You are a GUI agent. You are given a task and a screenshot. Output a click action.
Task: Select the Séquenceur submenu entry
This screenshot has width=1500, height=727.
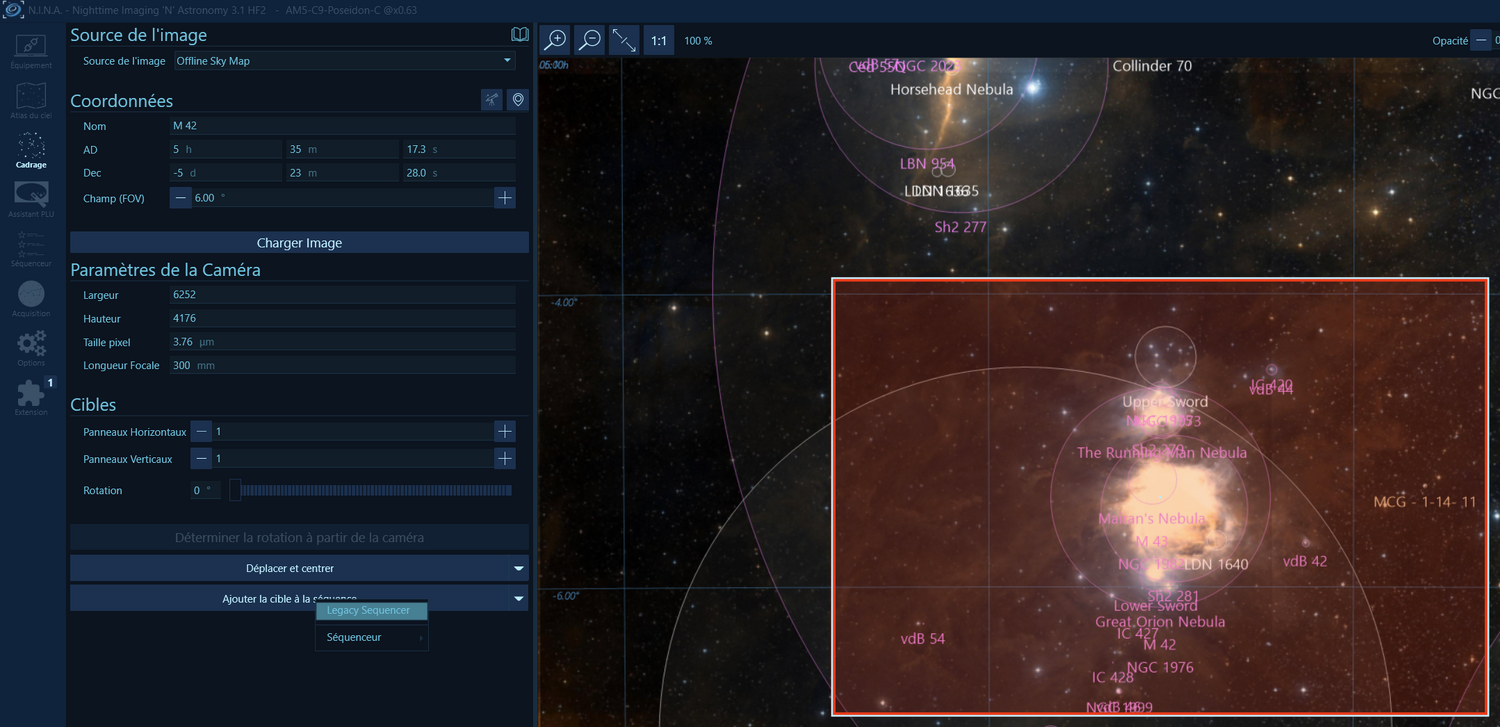(x=370, y=637)
